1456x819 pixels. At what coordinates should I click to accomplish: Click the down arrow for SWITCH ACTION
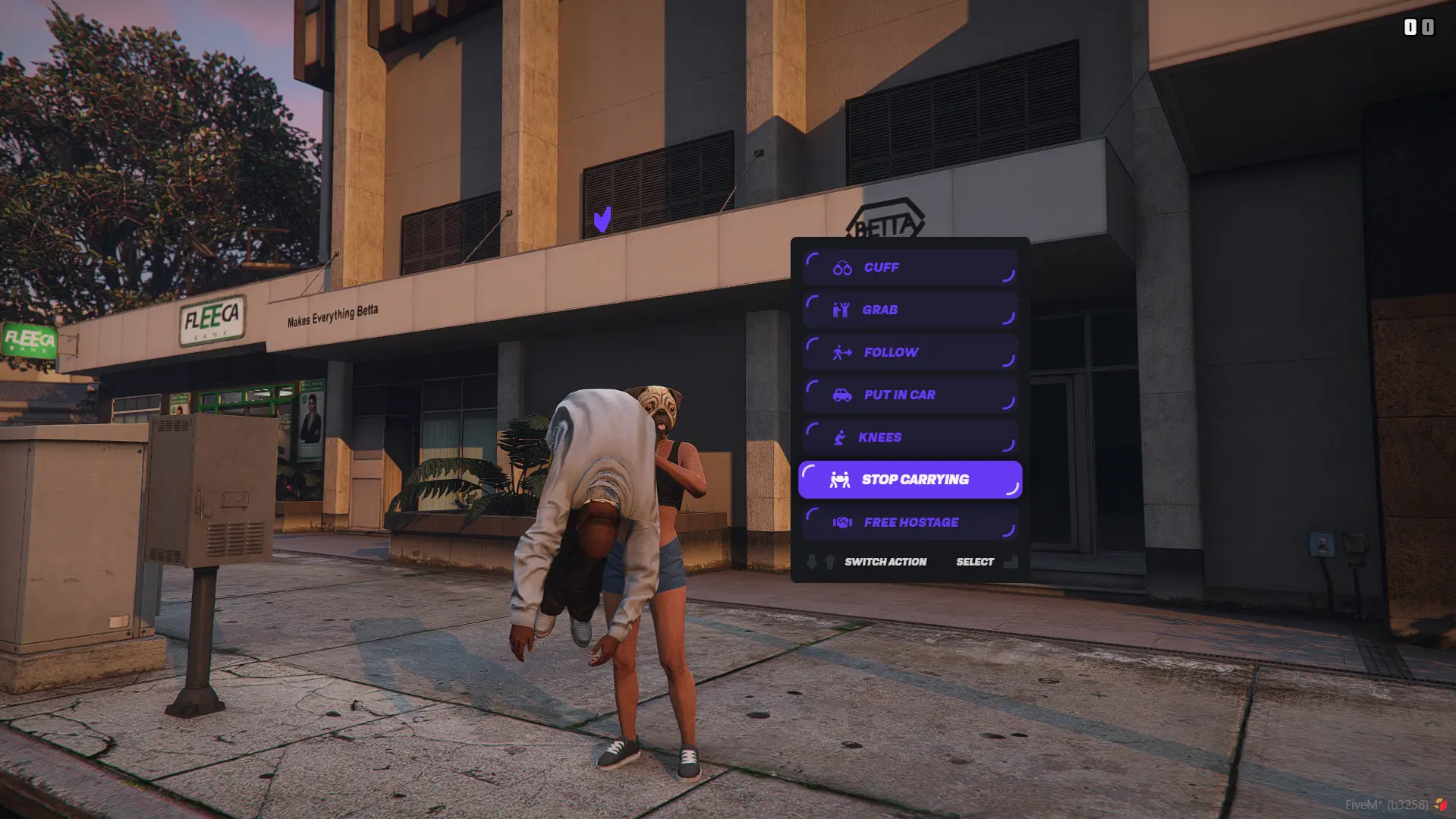click(813, 561)
